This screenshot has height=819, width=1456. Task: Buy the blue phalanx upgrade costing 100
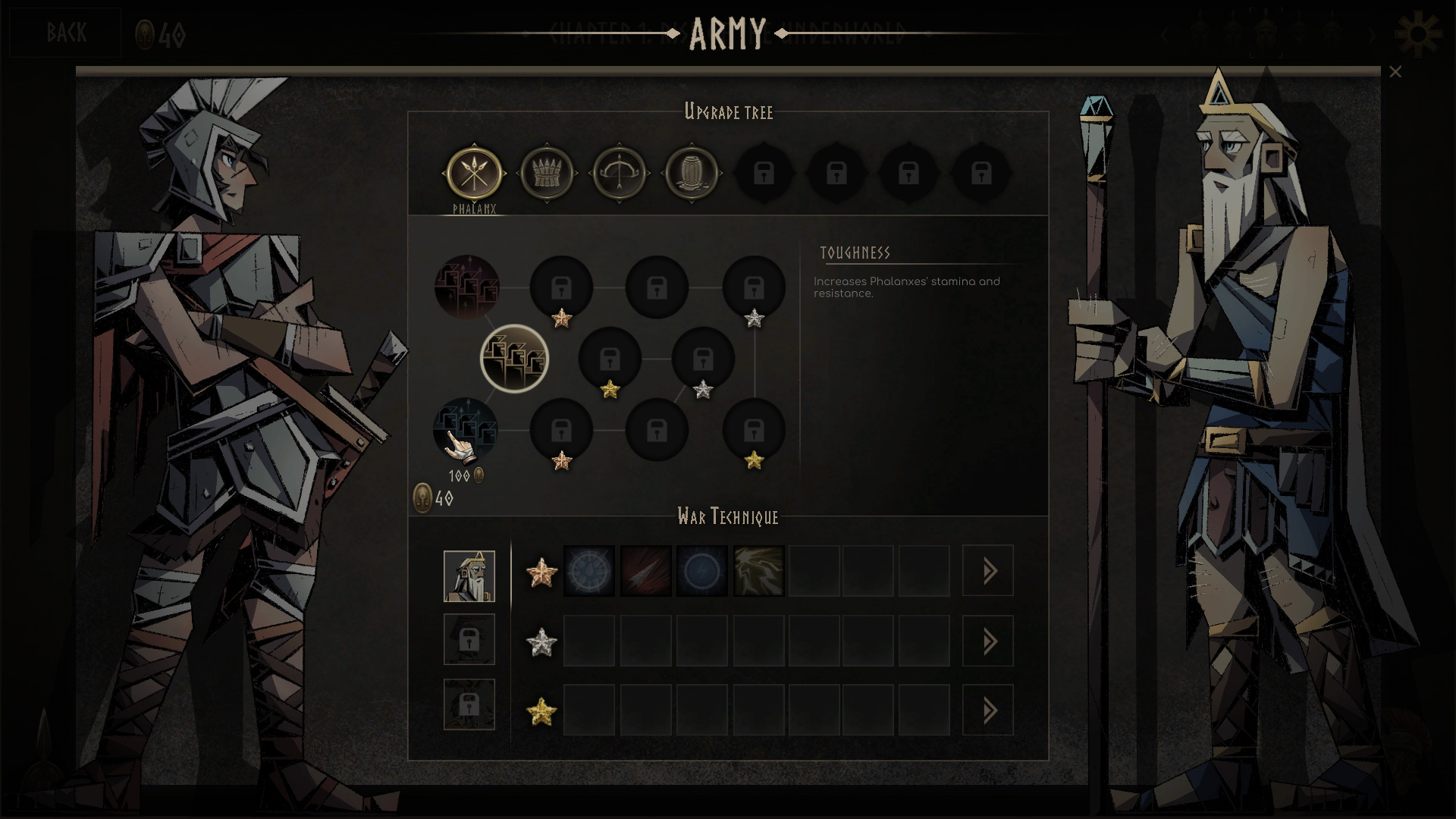466,430
